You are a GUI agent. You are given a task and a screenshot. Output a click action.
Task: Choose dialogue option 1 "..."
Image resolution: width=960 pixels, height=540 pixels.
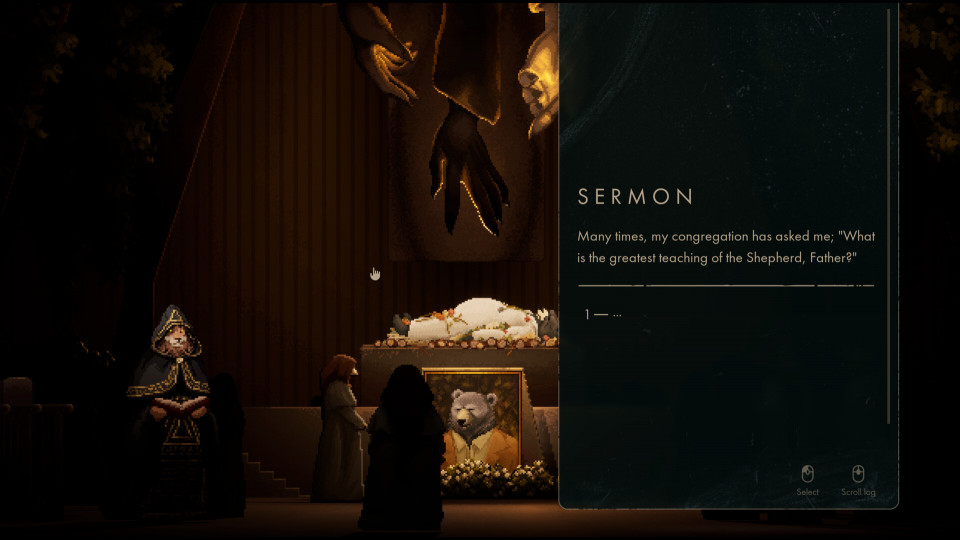coord(604,315)
